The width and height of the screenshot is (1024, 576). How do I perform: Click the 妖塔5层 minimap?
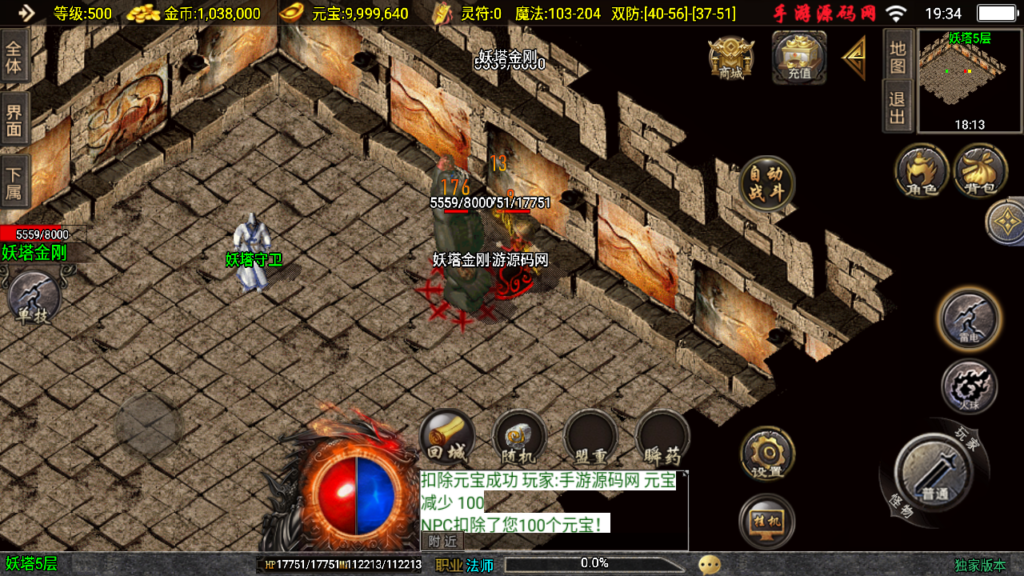click(x=967, y=81)
